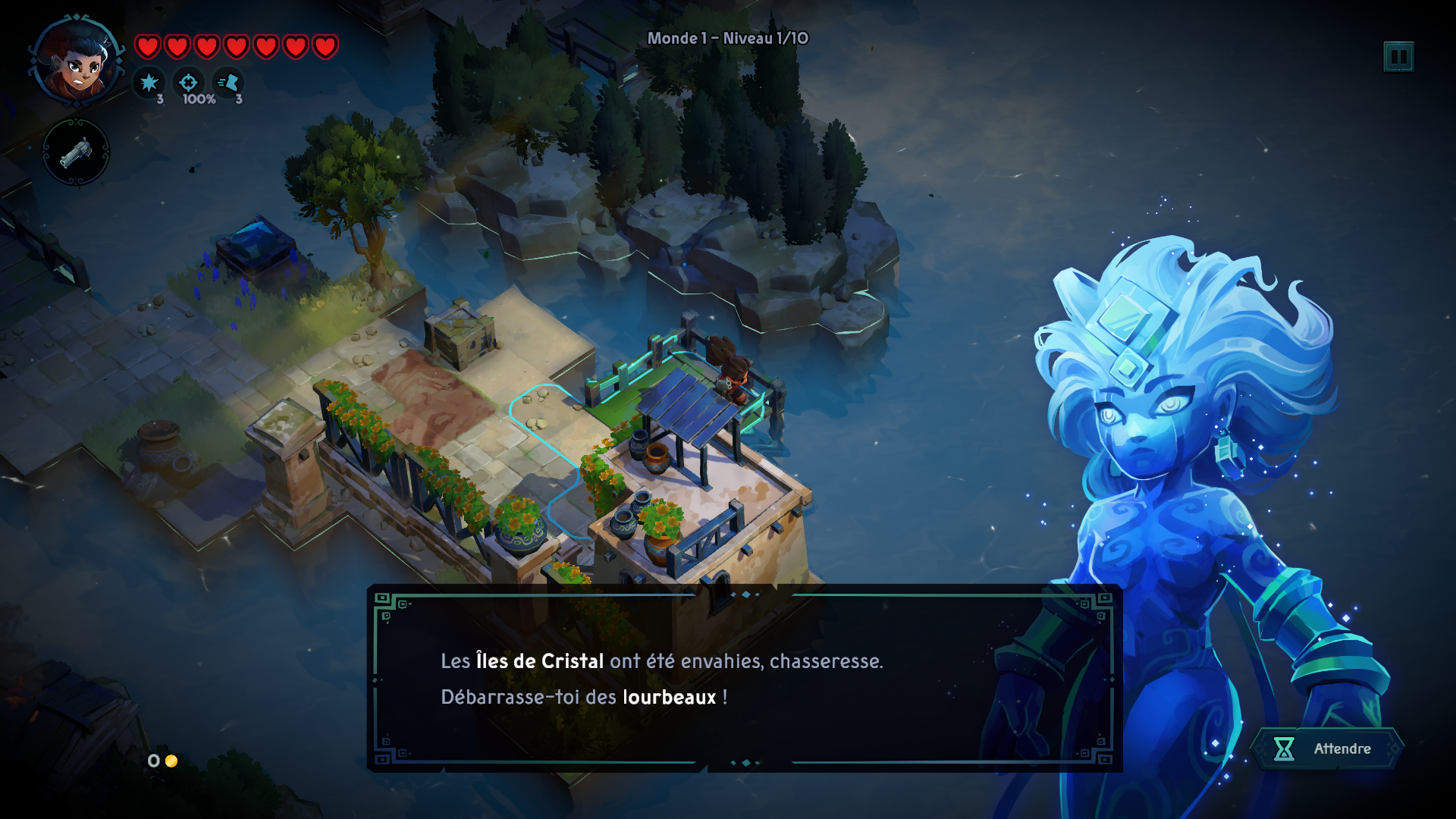
Task: Advance the Îles de Cristal dialogue box
Action: (x=743, y=679)
